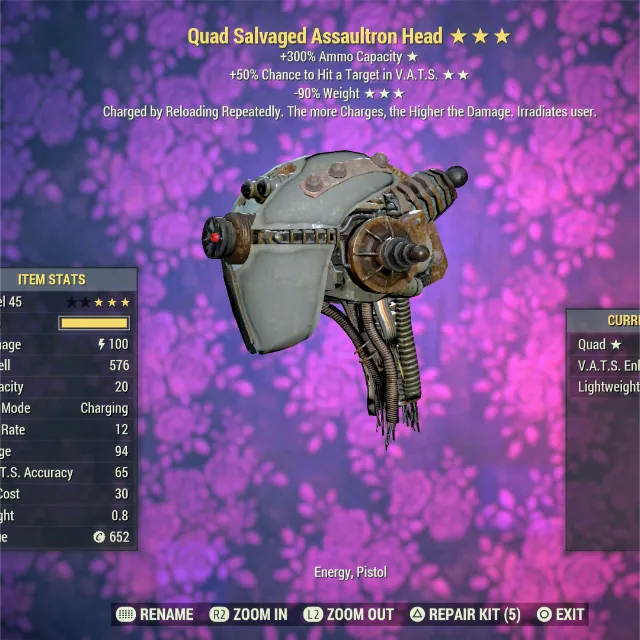Exit the item inspection screen
The height and width of the screenshot is (640, 640).
[561, 614]
